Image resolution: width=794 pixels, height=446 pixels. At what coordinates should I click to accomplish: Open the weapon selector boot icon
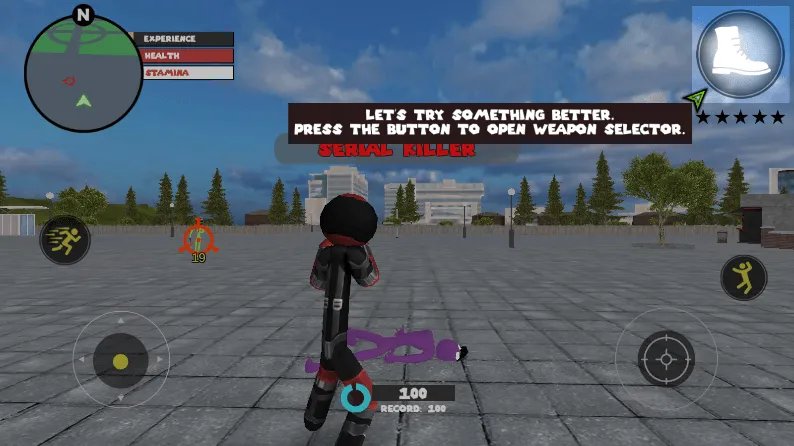[739, 52]
